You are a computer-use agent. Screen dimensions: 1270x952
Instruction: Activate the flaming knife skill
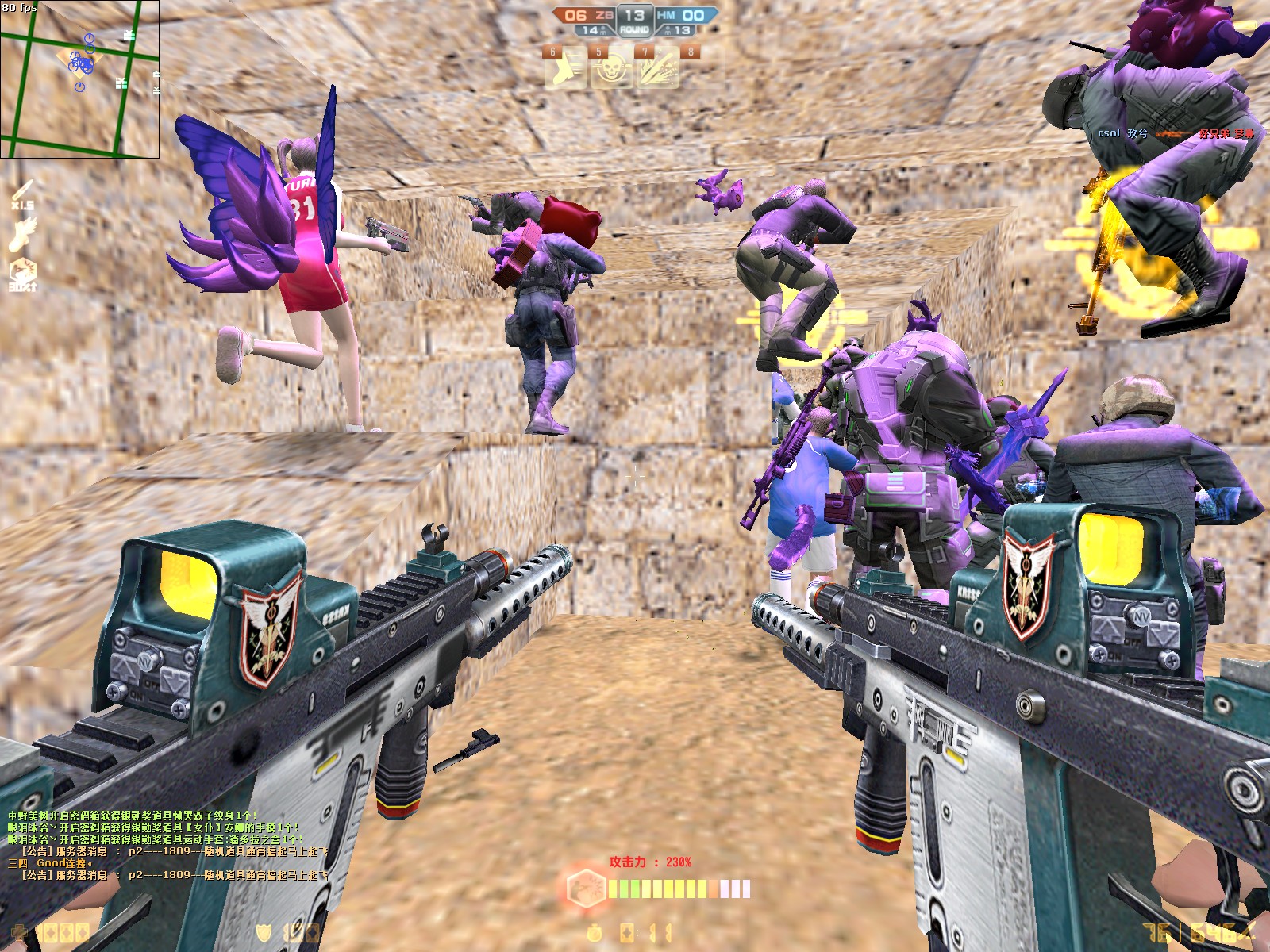click(x=658, y=68)
